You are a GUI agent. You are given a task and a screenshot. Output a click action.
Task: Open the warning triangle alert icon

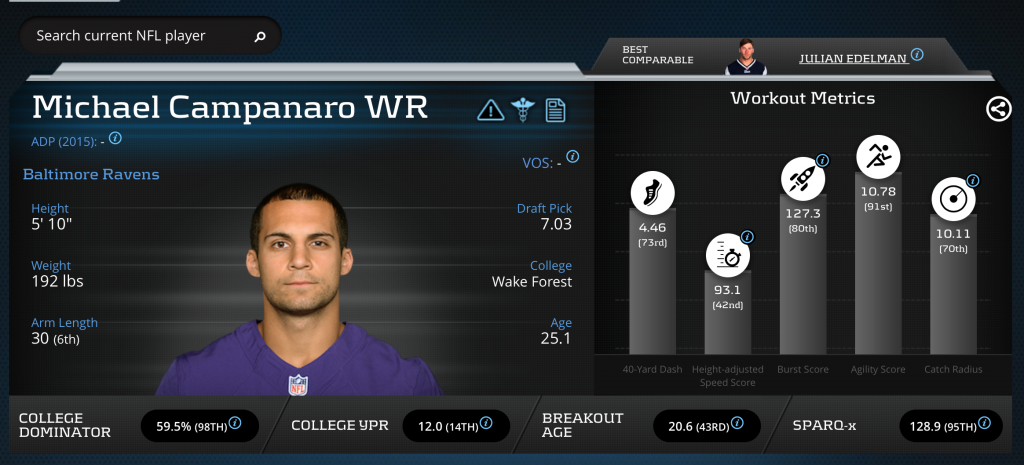[x=490, y=109]
